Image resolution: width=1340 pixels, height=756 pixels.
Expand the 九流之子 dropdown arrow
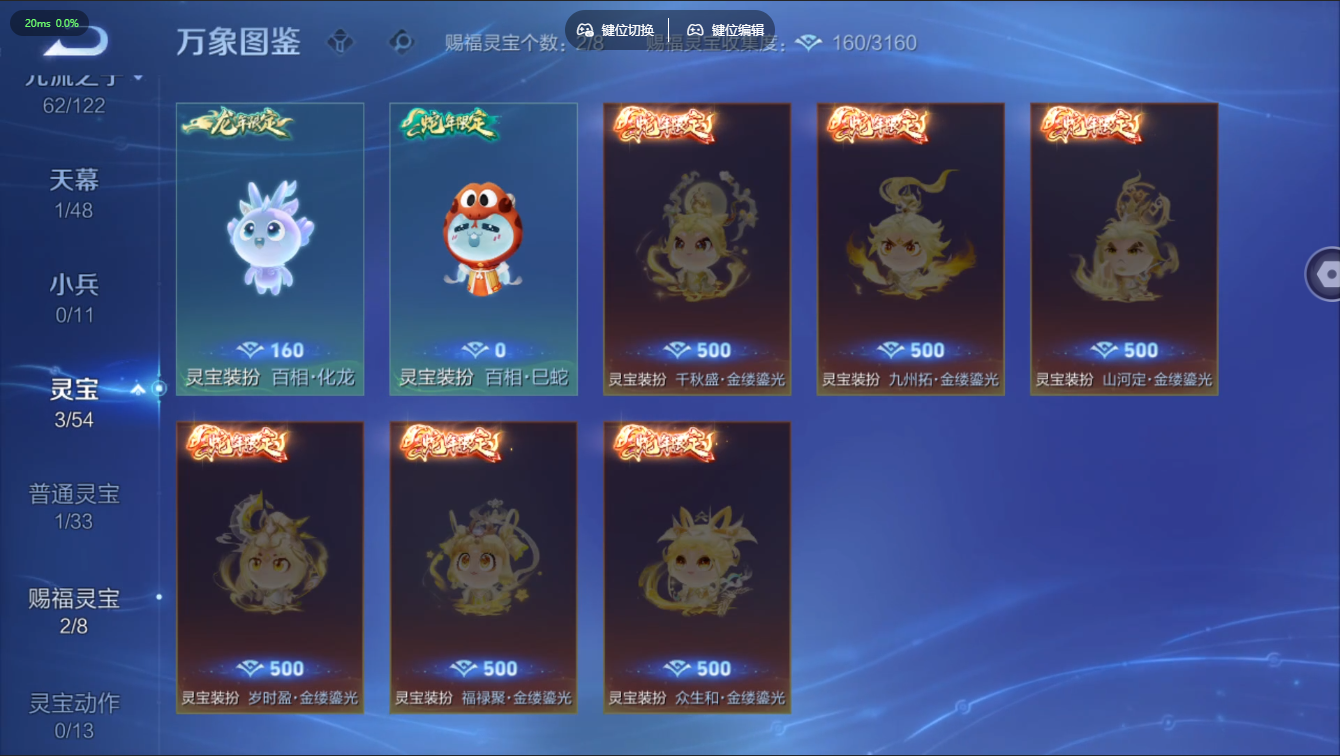[x=139, y=79]
